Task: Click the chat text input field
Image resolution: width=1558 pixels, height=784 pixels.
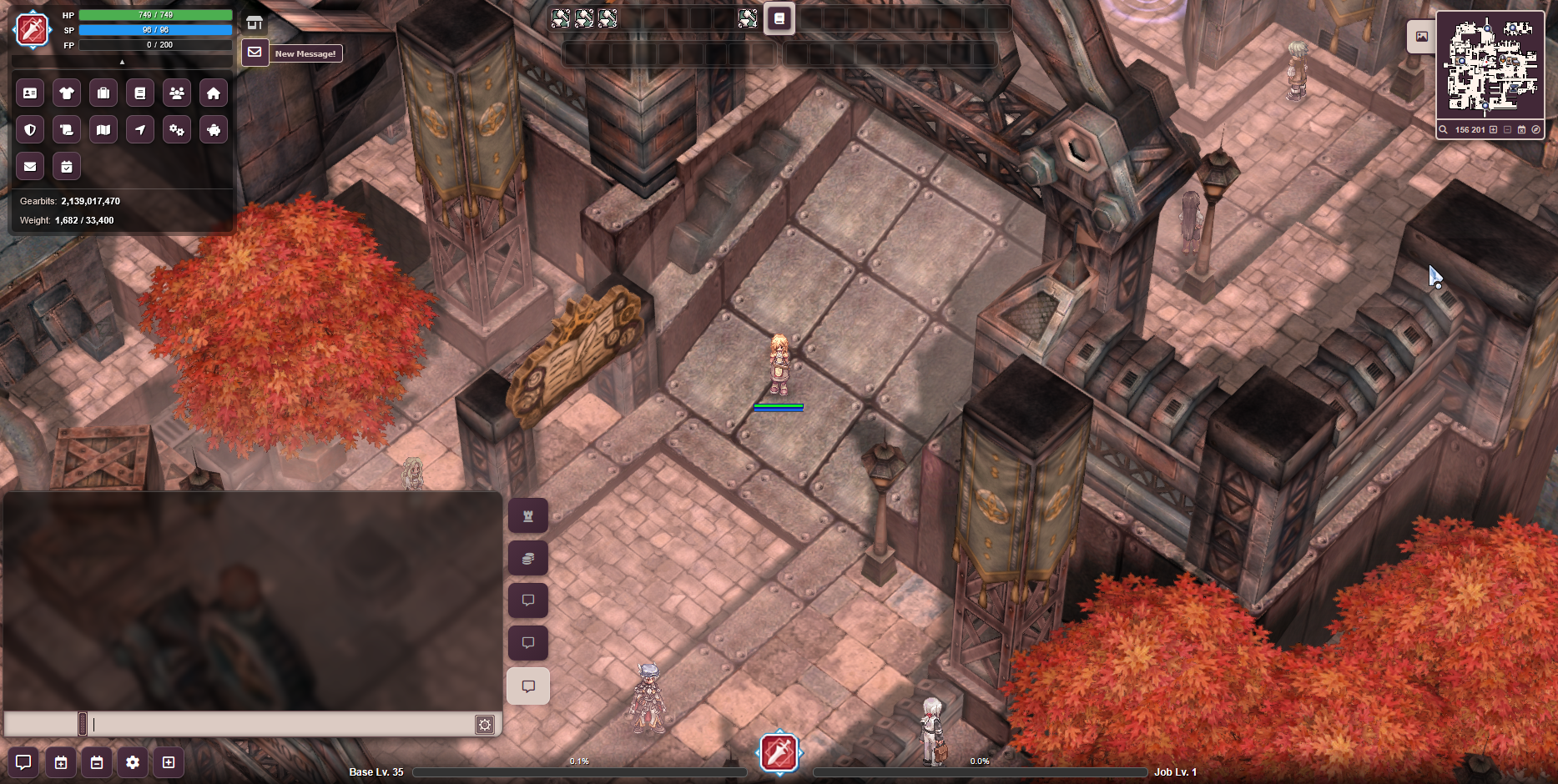Action: 275,725
